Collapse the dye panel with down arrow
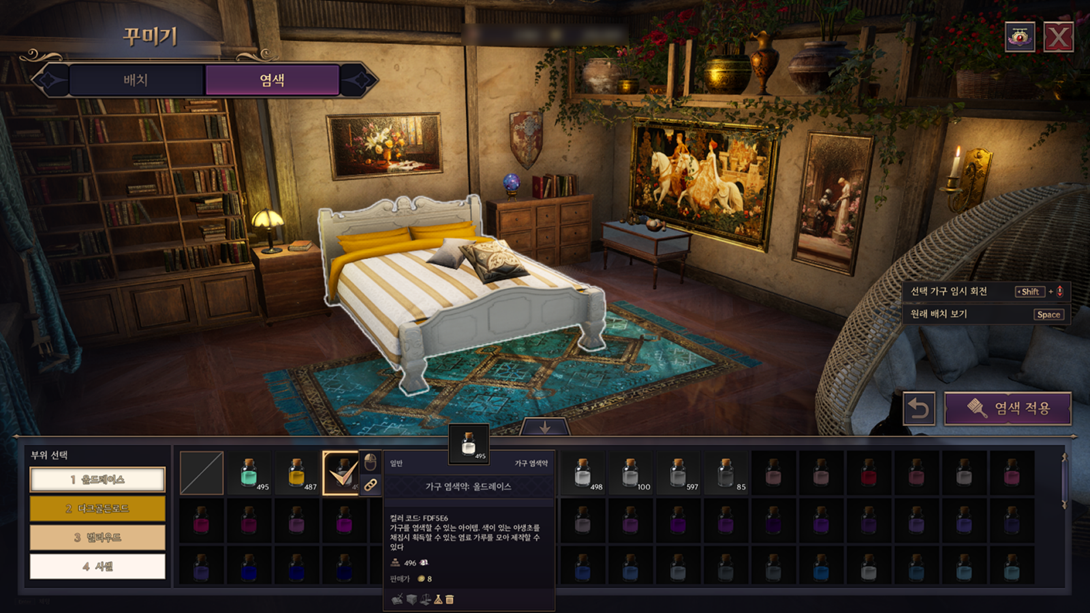Image resolution: width=1090 pixels, height=613 pixels. point(545,427)
